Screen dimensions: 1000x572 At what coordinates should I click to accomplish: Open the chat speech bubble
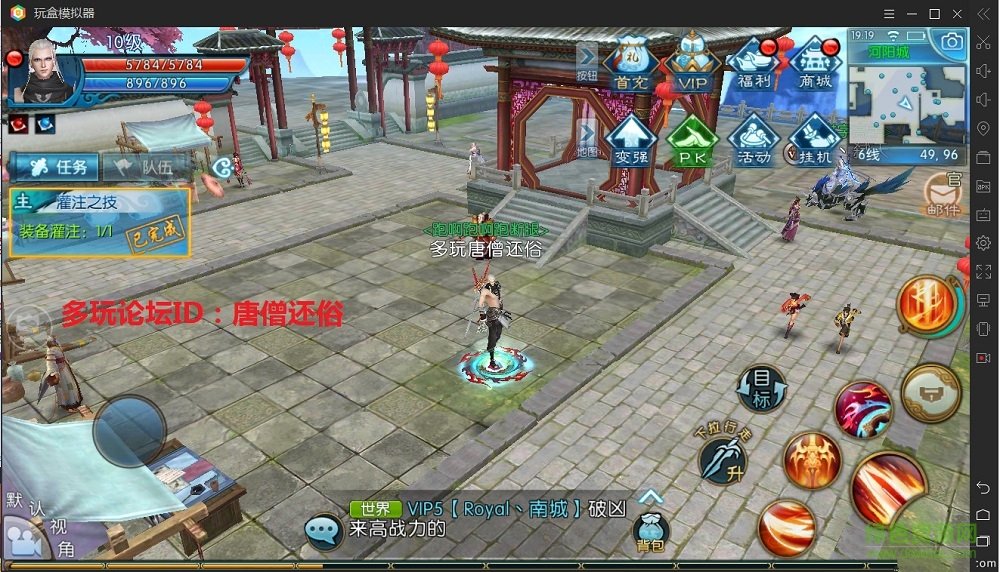(x=324, y=531)
